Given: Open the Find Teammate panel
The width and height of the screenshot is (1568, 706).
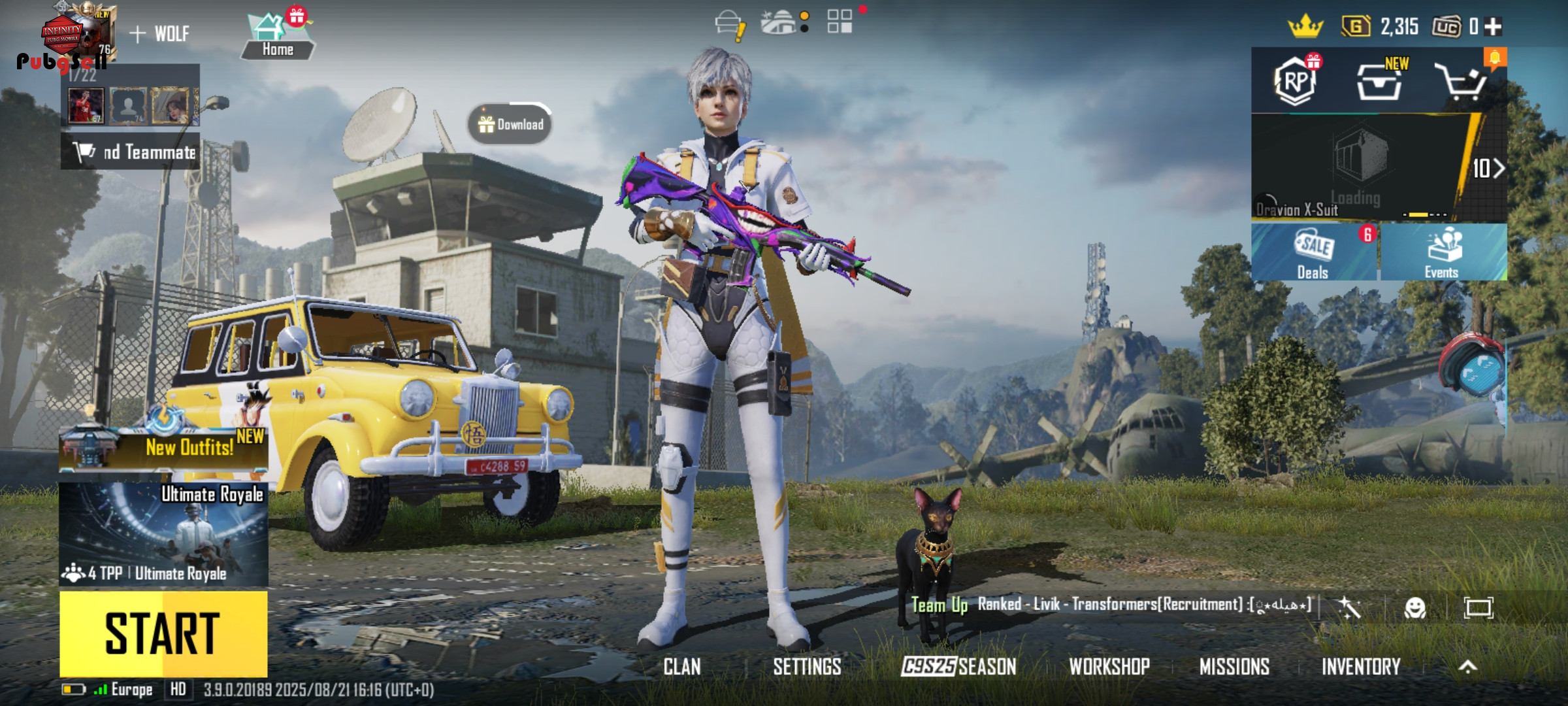Looking at the screenshot, I should tap(131, 152).
